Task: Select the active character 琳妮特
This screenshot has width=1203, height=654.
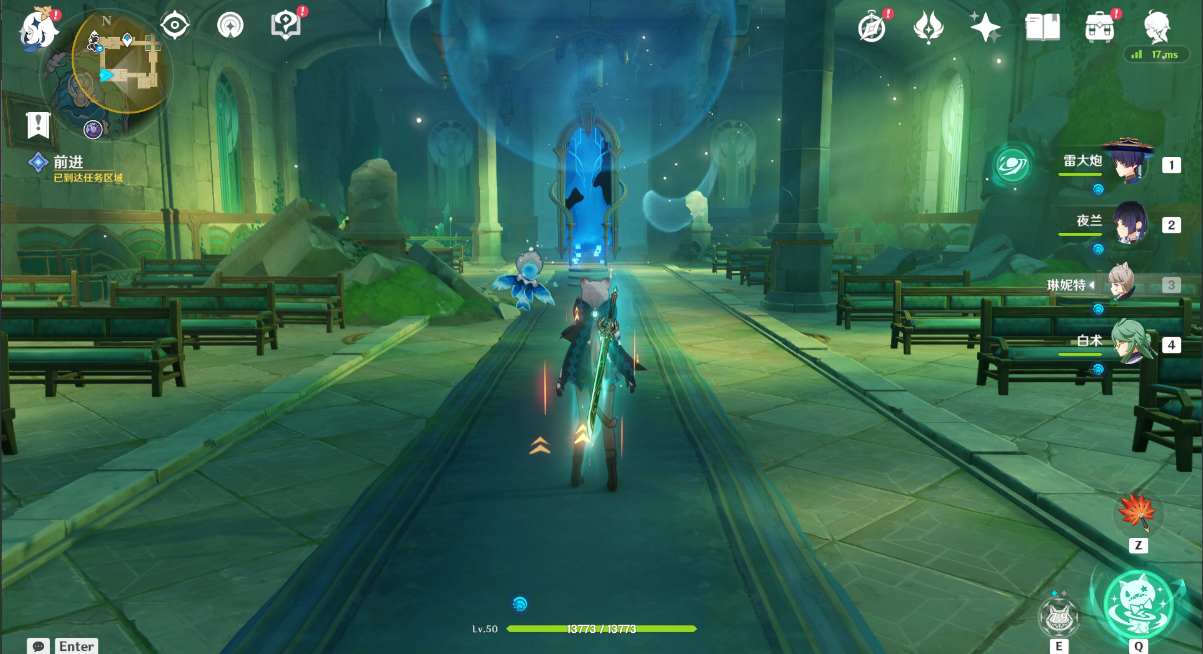Action: 1127,284
